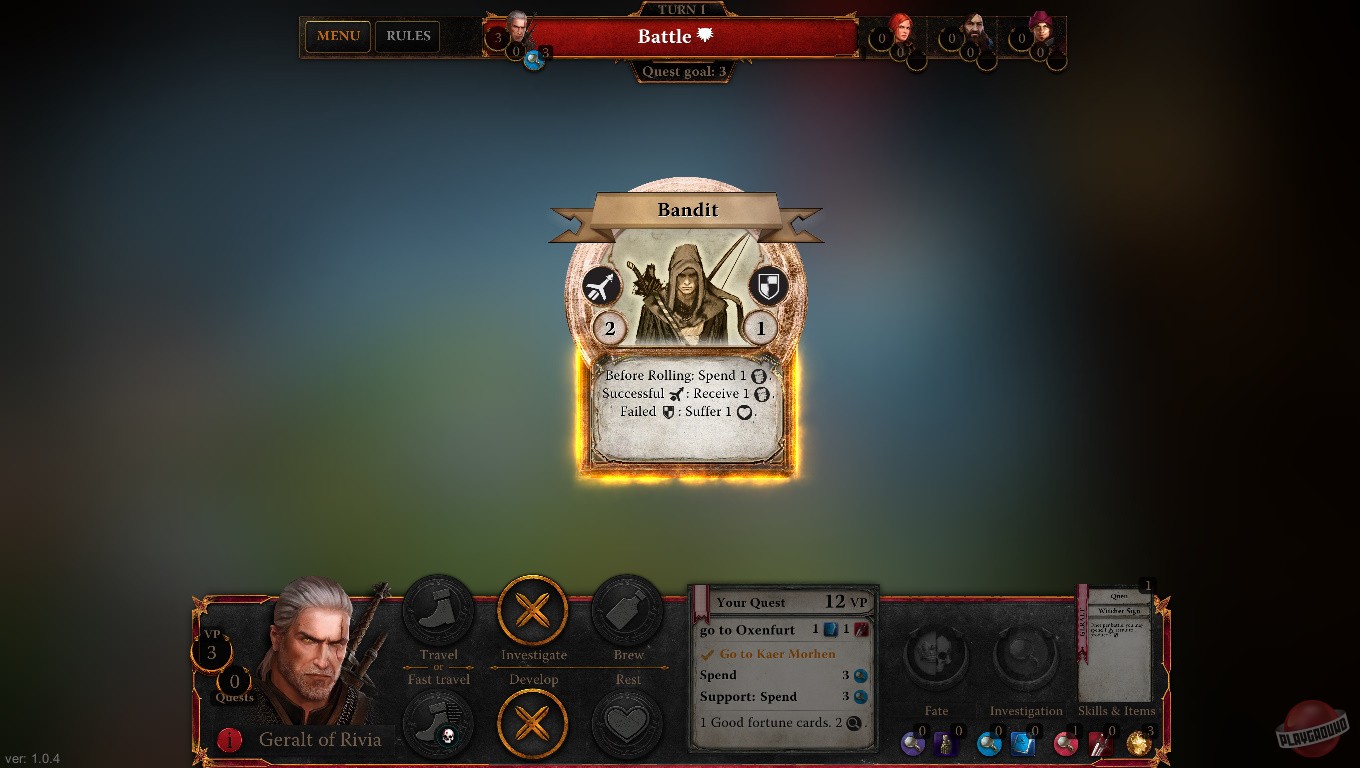This screenshot has width=1360, height=768.
Task: Click the gold coin counter showing 3
Action: (1140, 744)
